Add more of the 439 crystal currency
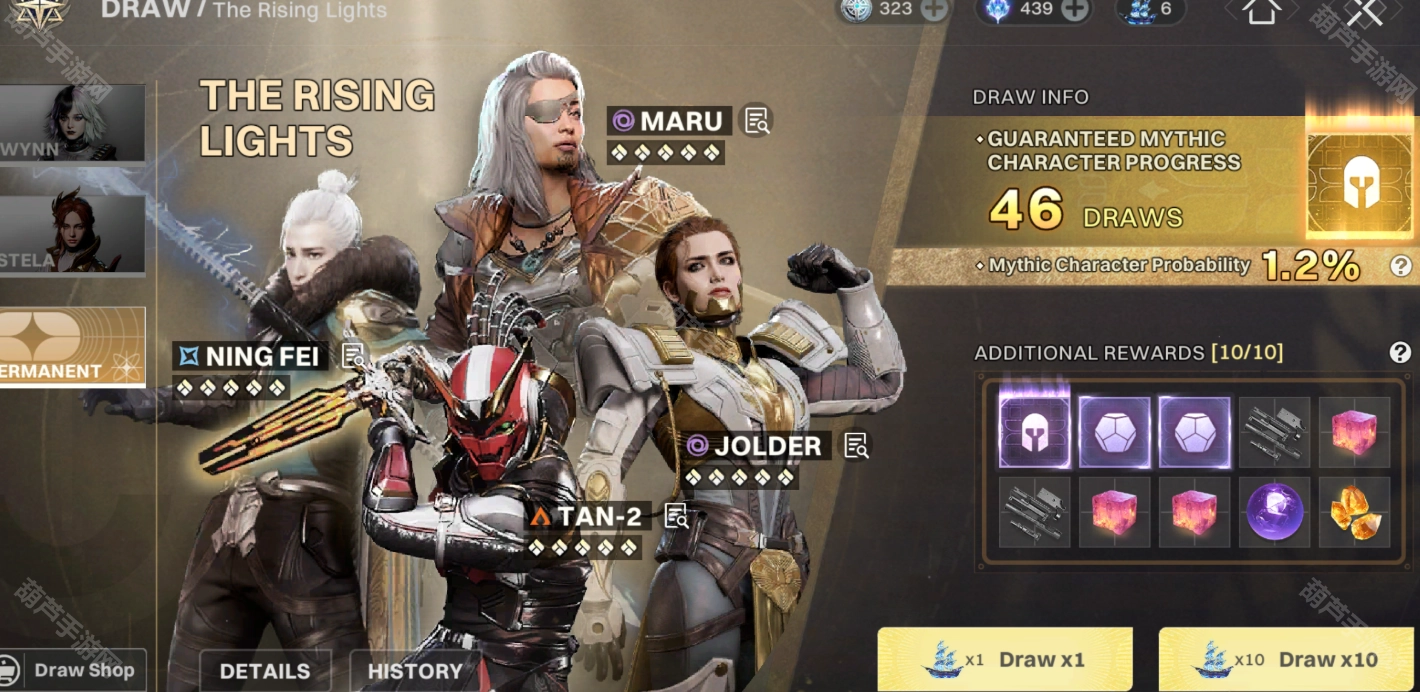Viewport: 1420px width, 692px height. tap(1074, 9)
